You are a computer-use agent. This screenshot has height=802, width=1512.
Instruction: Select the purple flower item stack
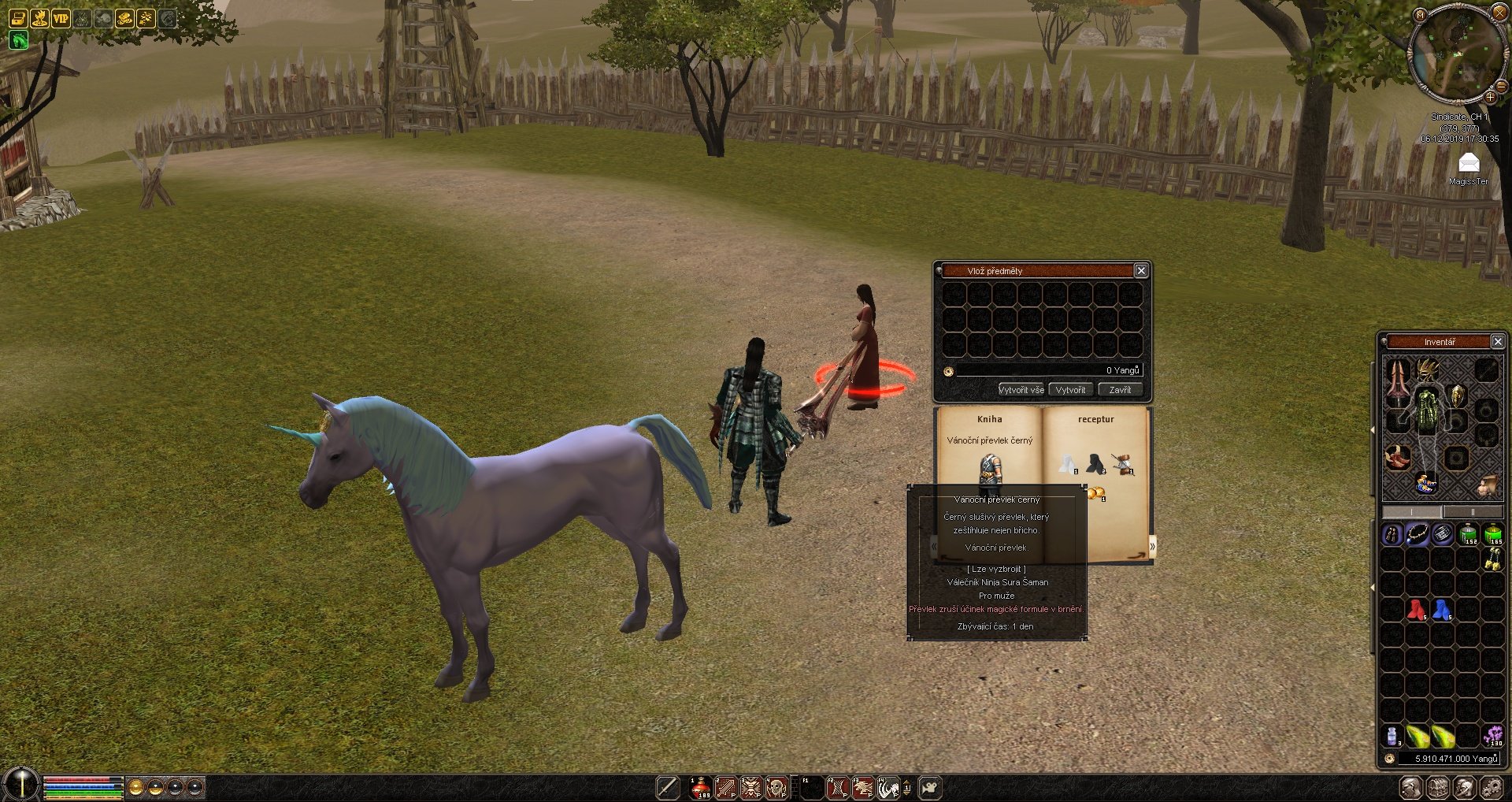[x=1492, y=736]
